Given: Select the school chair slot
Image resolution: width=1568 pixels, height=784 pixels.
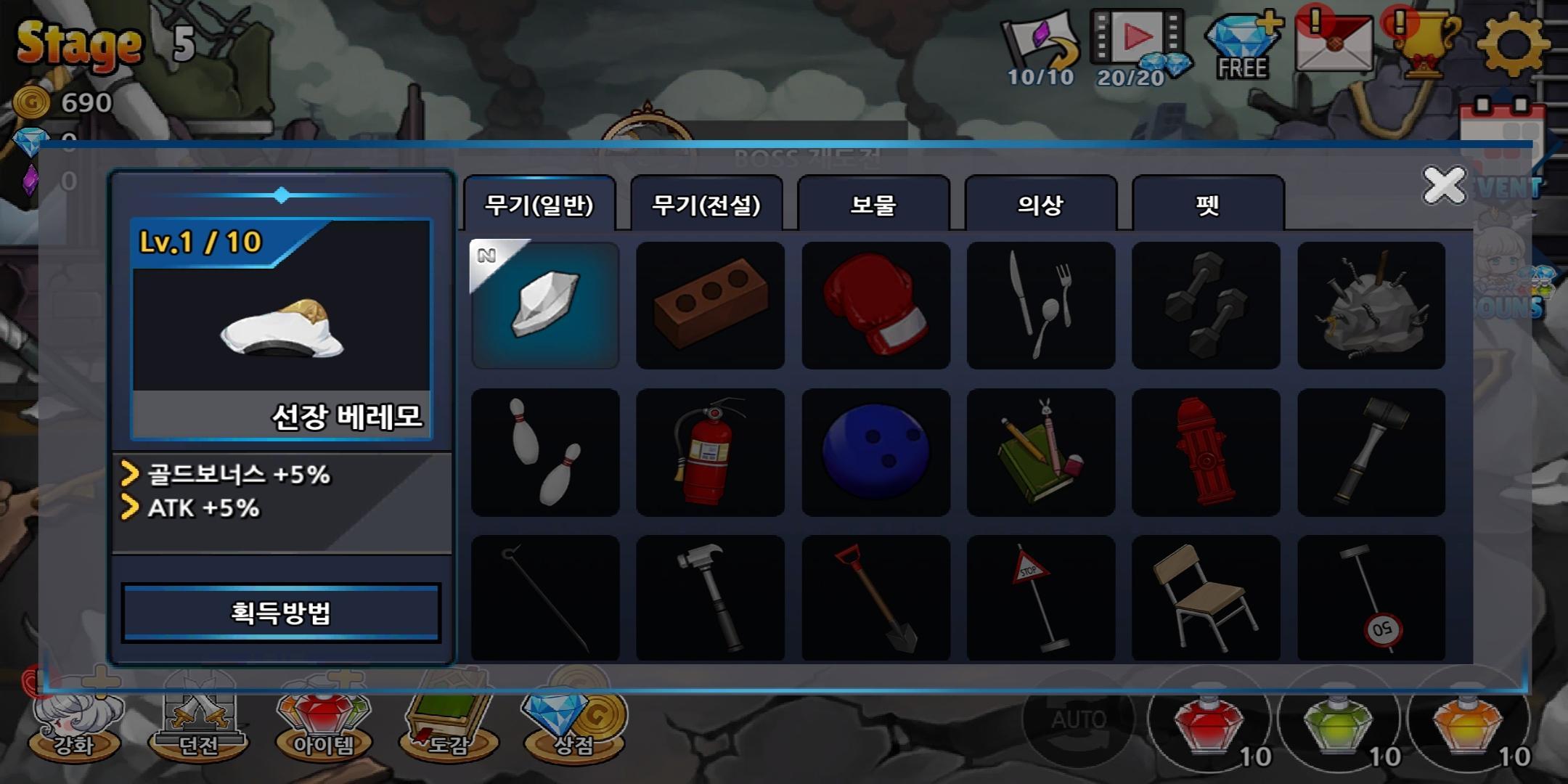Looking at the screenshot, I should [x=1206, y=598].
